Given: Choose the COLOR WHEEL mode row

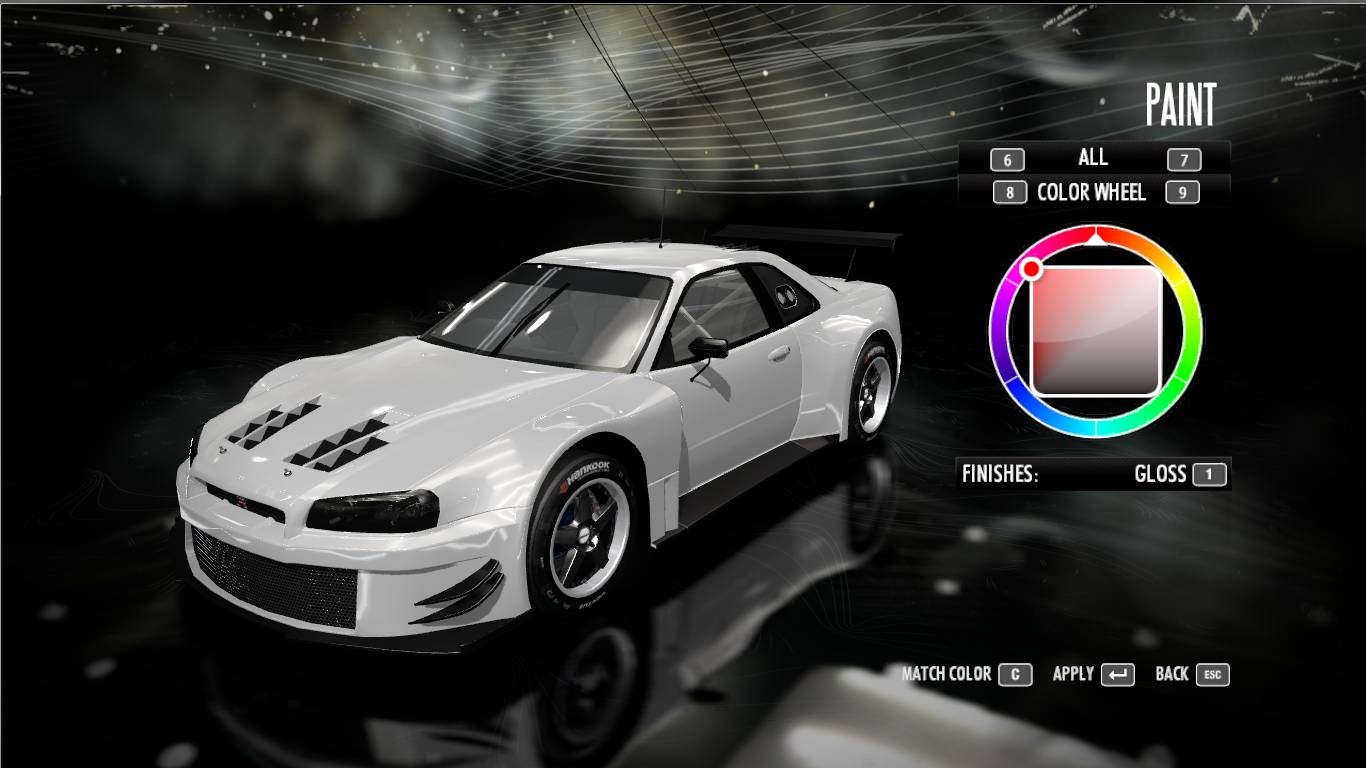Looking at the screenshot, I should point(1091,192).
